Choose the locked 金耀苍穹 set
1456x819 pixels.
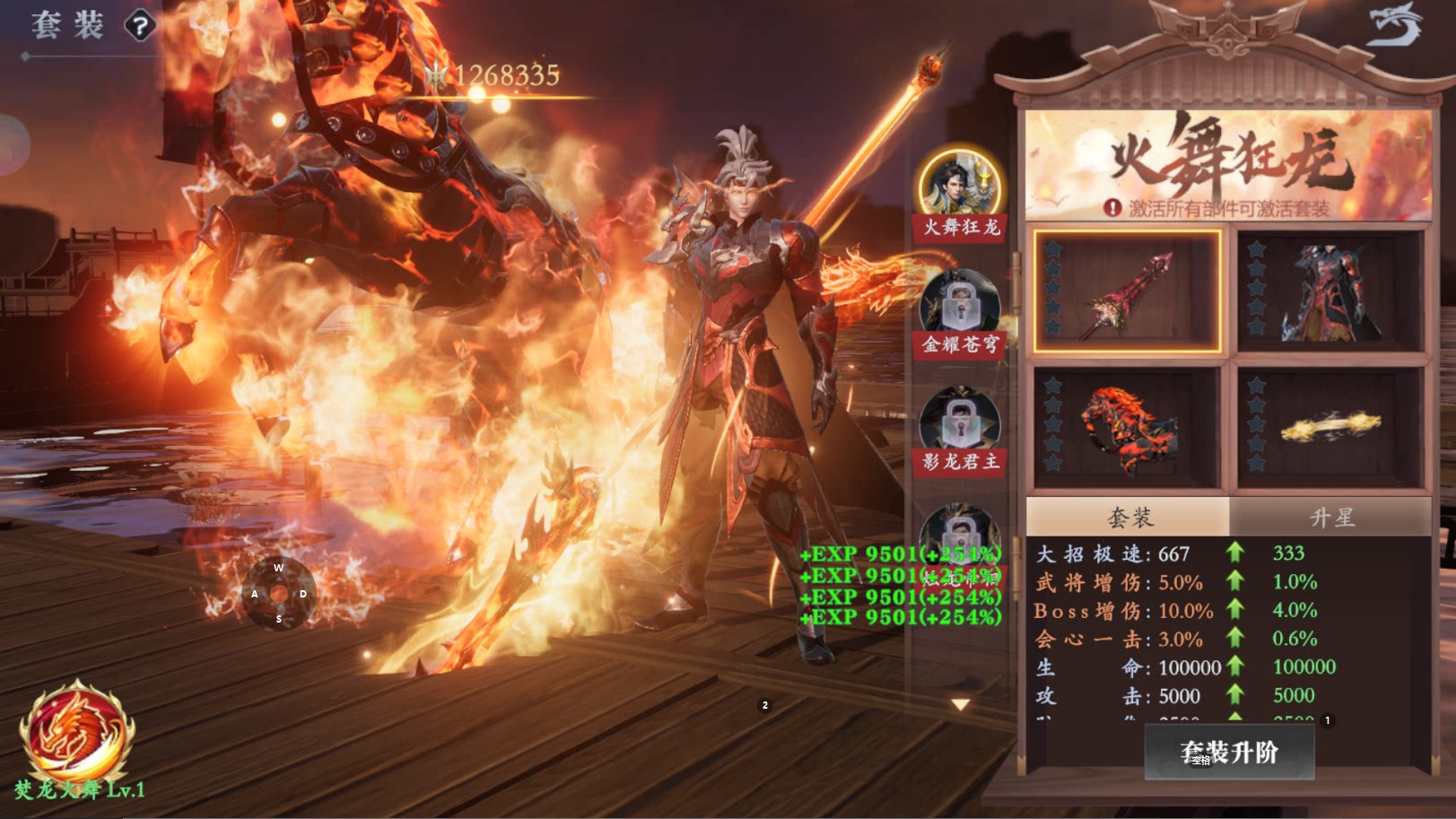(x=960, y=307)
